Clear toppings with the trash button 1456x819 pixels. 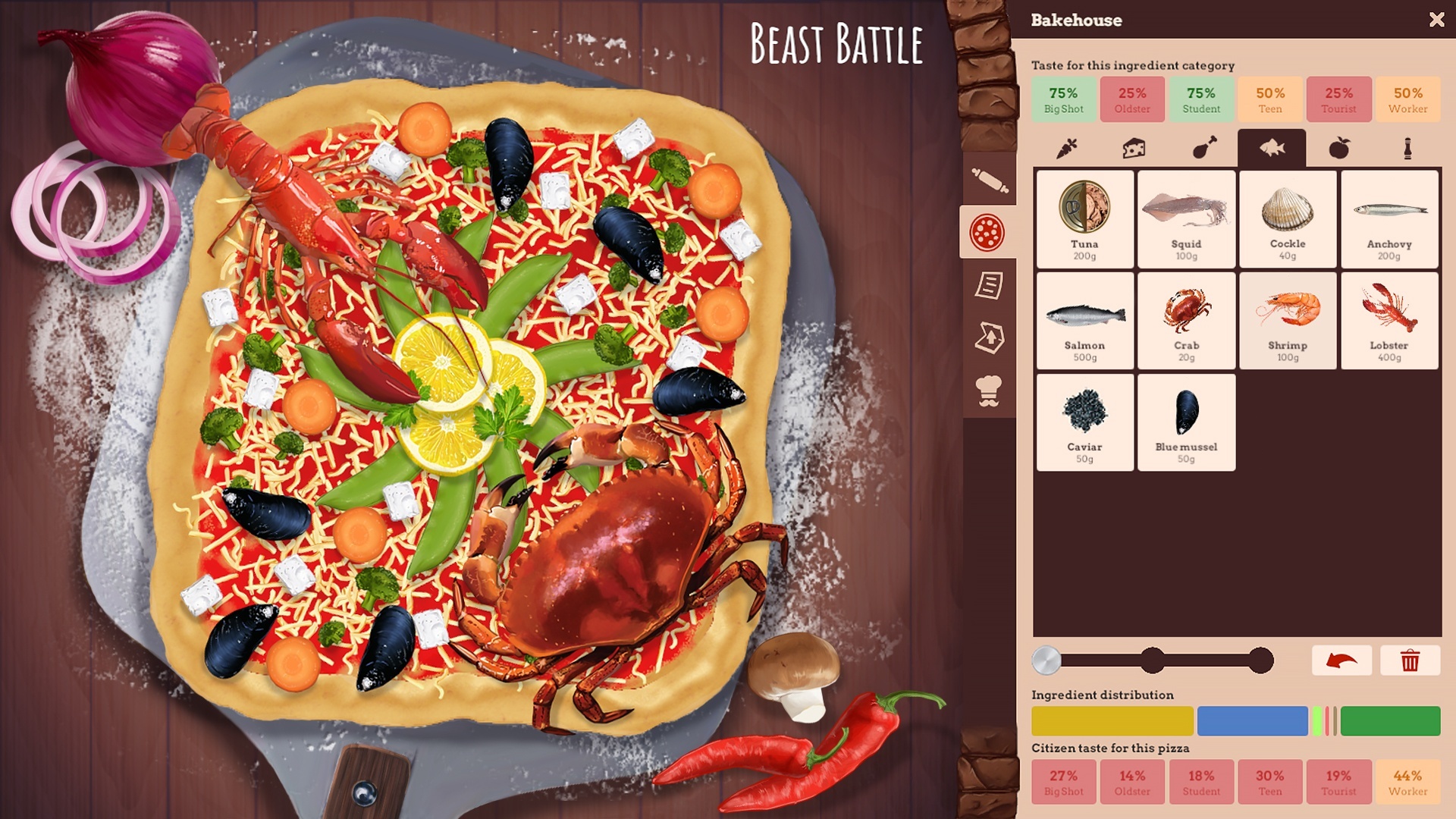coord(1410,661)
